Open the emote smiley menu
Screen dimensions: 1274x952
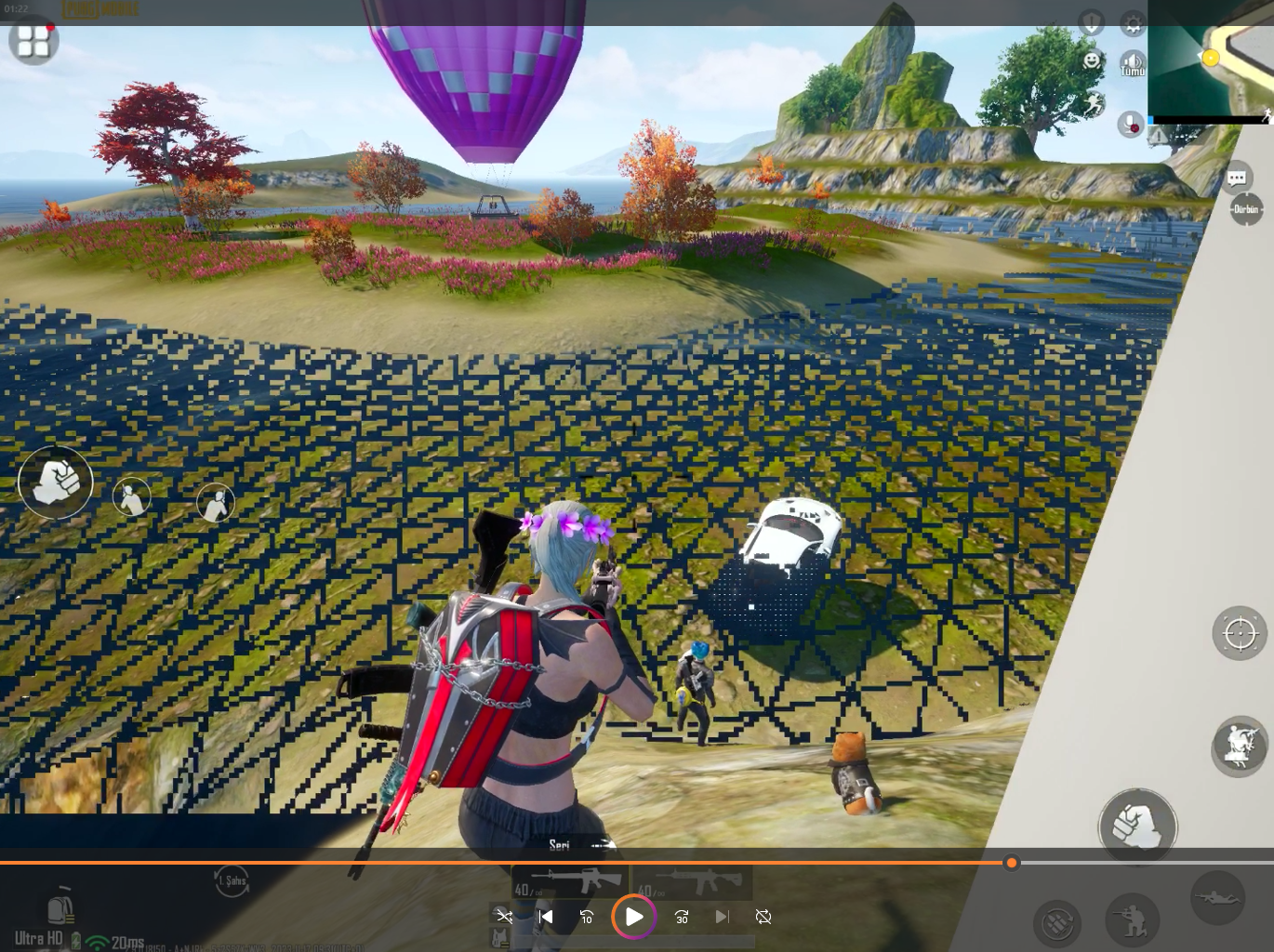(1092, 60)
